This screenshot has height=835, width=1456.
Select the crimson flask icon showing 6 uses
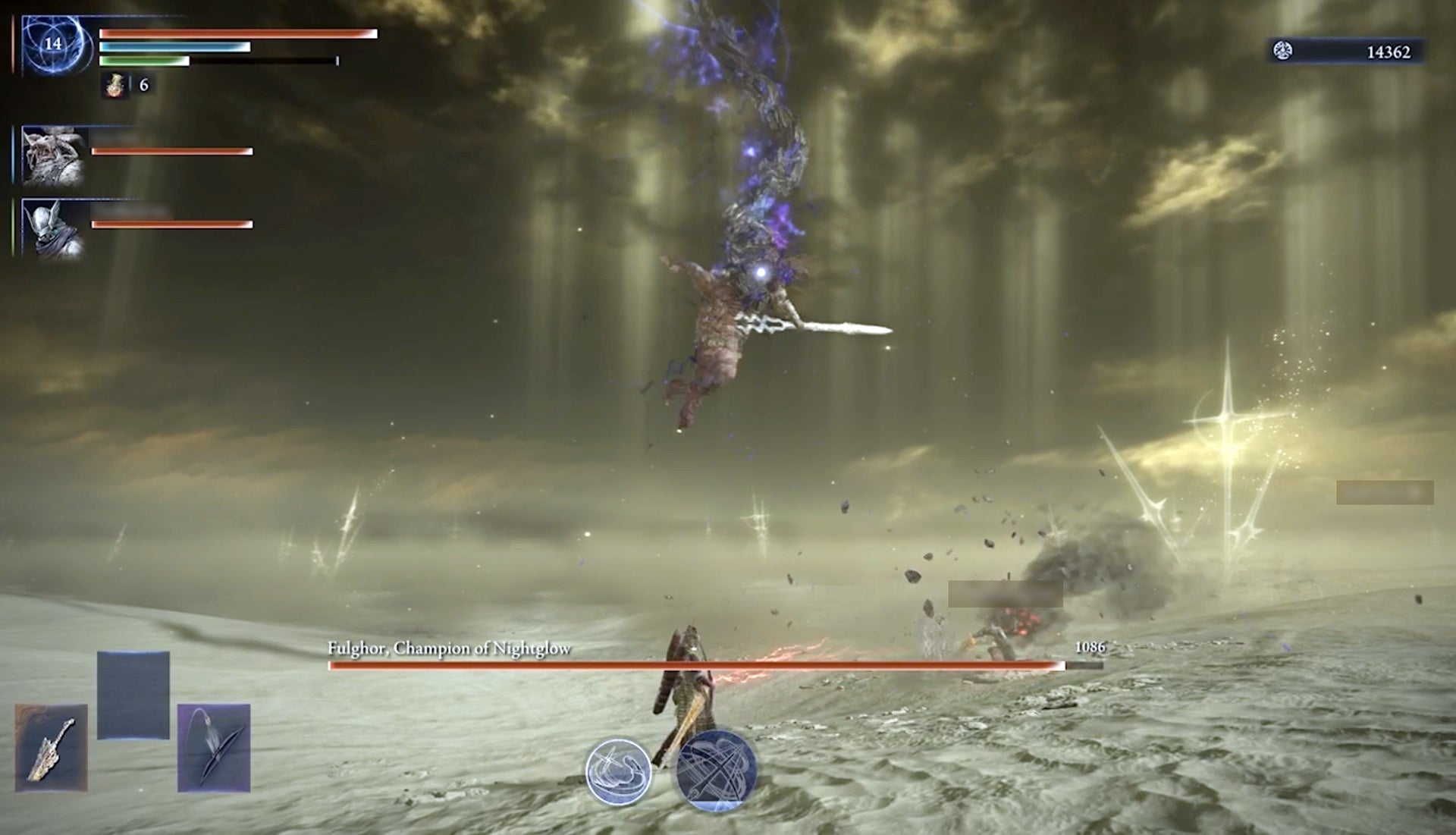click(x=115, y=86)
